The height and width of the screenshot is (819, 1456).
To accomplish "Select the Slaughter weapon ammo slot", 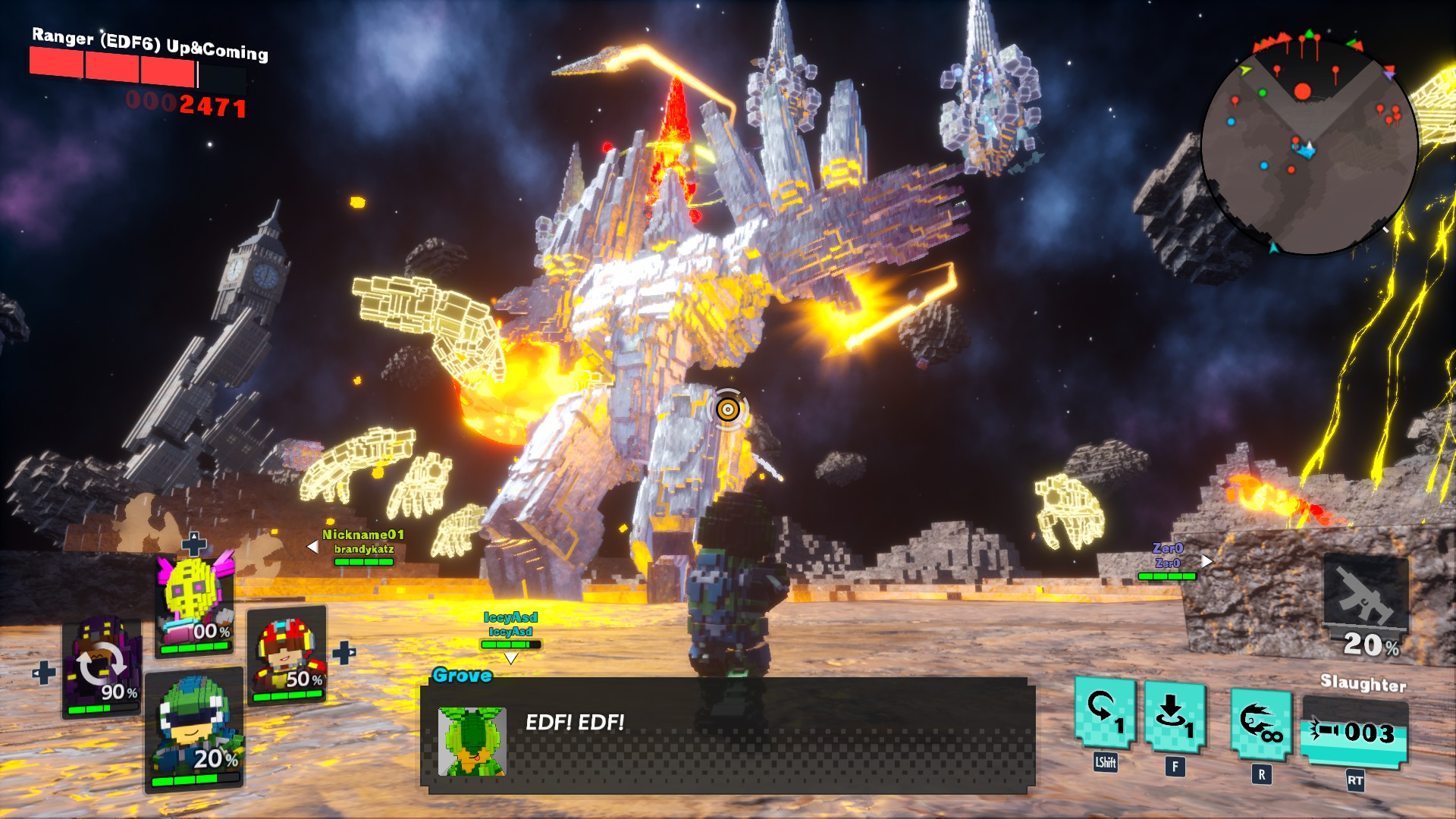I will (1354, 733).
